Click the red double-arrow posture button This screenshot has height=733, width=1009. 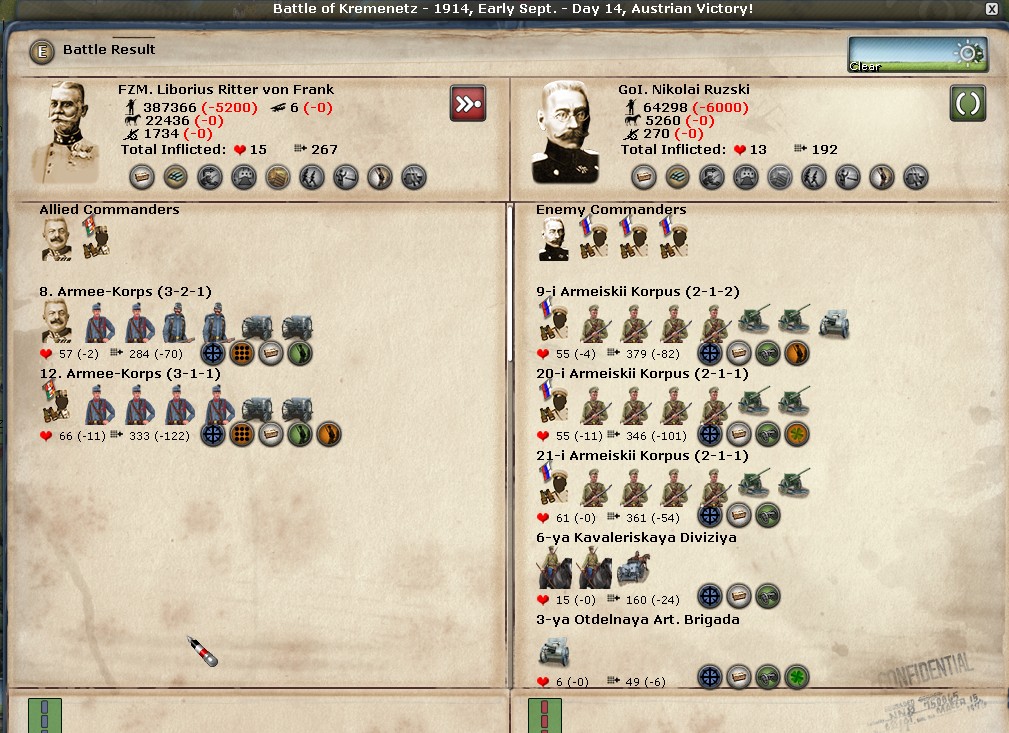468,103
